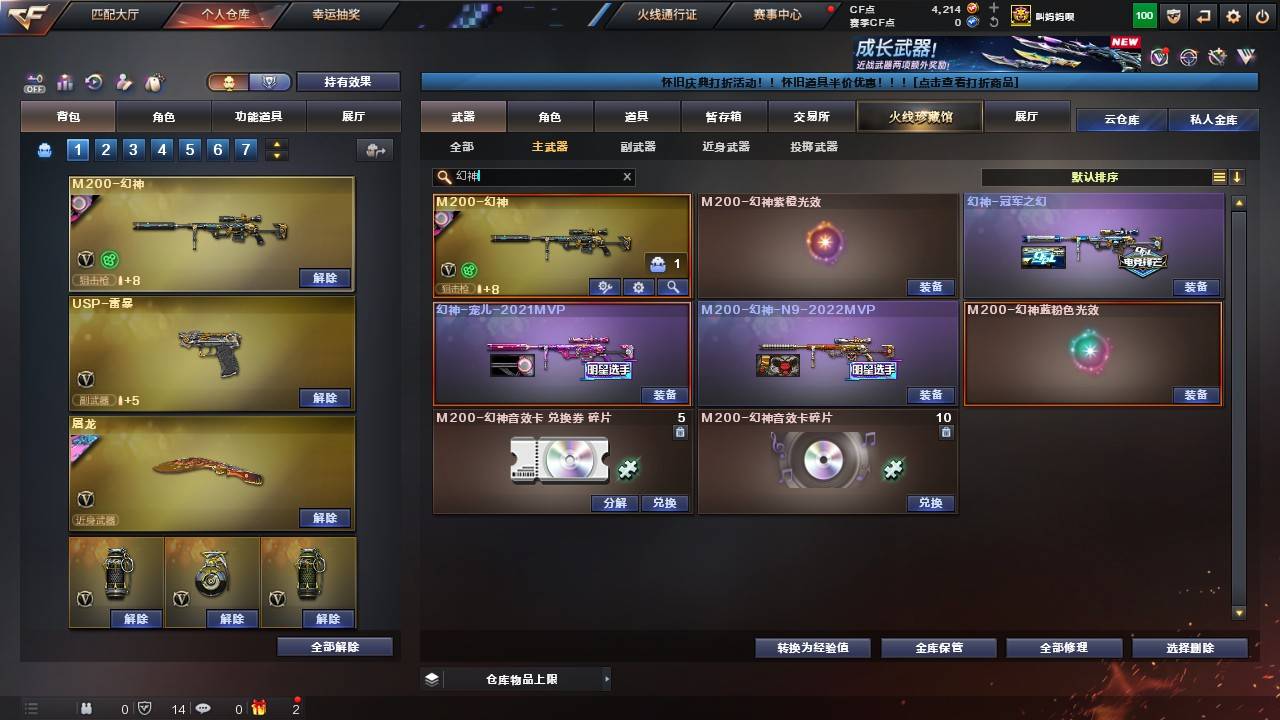Click the sort direction arrow icon
1280x720 pixels.
tap(1238, 177)
